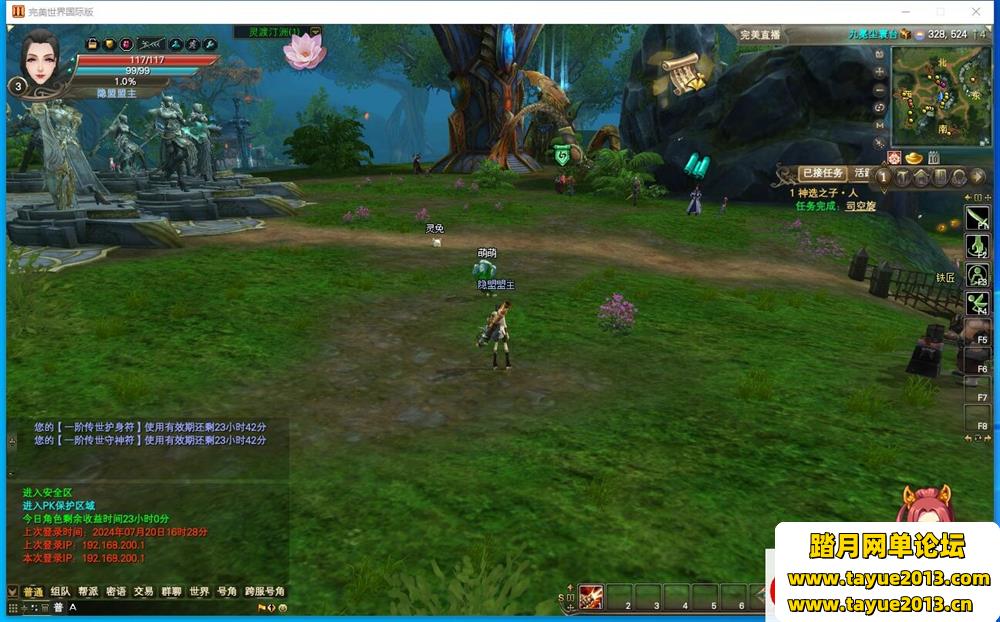
Task: Use the skill in hotbar slot one
Action: (x=591, y=596)
